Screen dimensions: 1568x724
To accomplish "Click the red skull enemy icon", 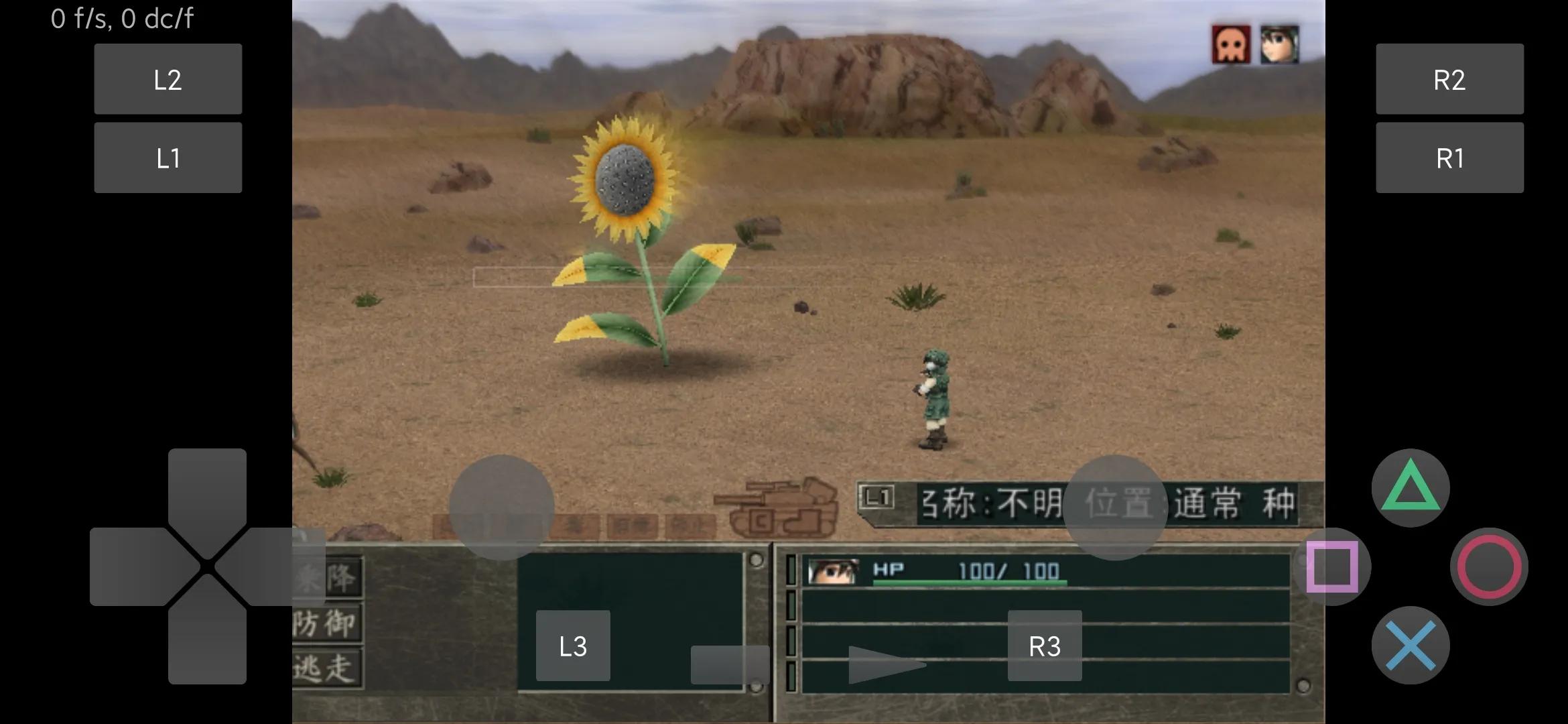I will pyautogui.click(x=1231, y=45).
